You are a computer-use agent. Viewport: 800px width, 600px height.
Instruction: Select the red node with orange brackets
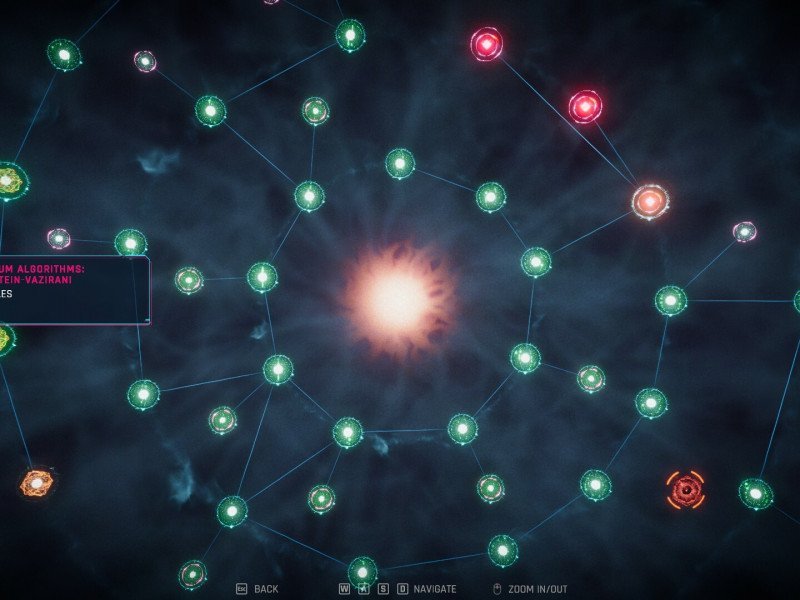[685, 489]
